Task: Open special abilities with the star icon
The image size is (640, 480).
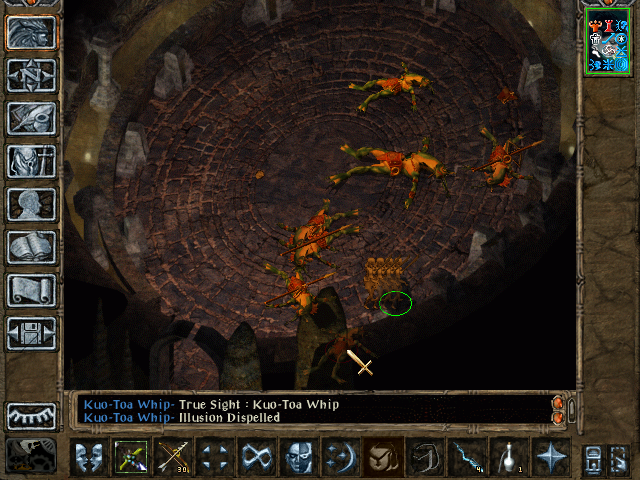Action: (x=551, y=458)
